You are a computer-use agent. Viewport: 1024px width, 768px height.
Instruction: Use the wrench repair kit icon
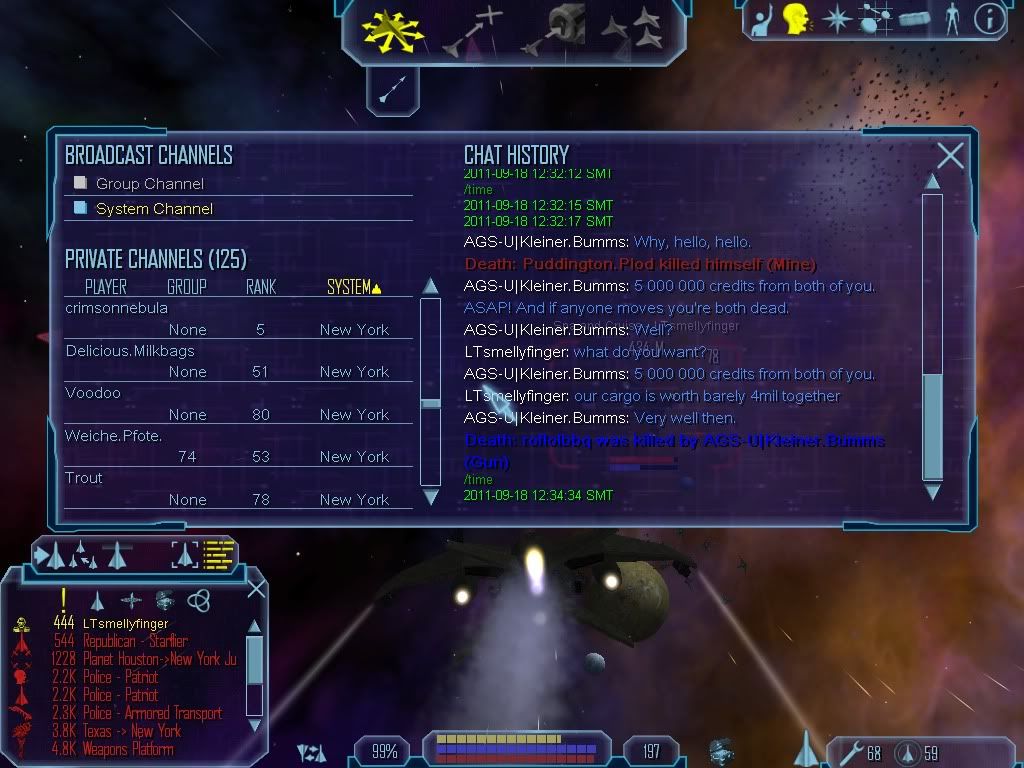tap(852, 751)
